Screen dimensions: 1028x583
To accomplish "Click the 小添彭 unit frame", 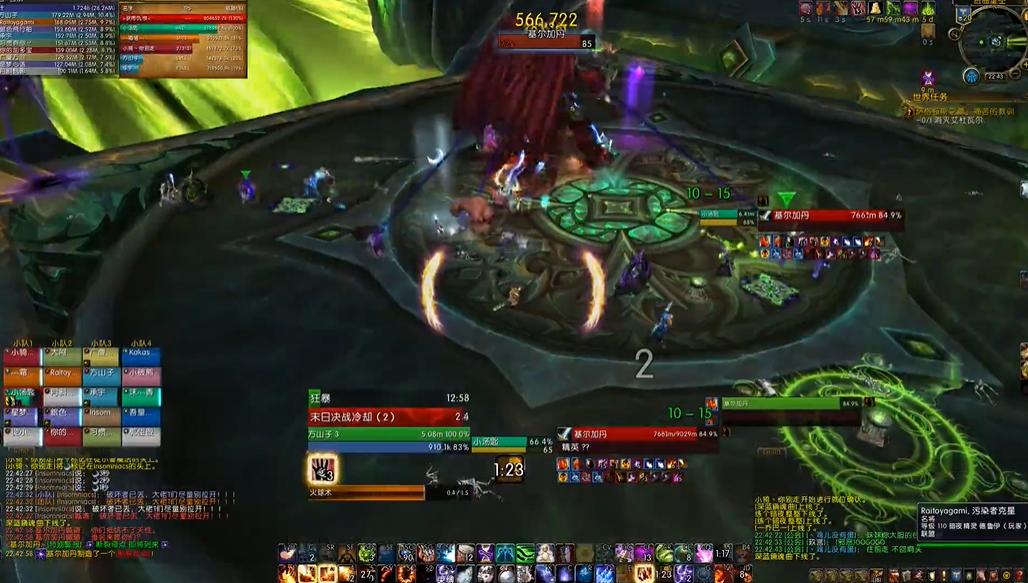I will click(x=498, y=442).
